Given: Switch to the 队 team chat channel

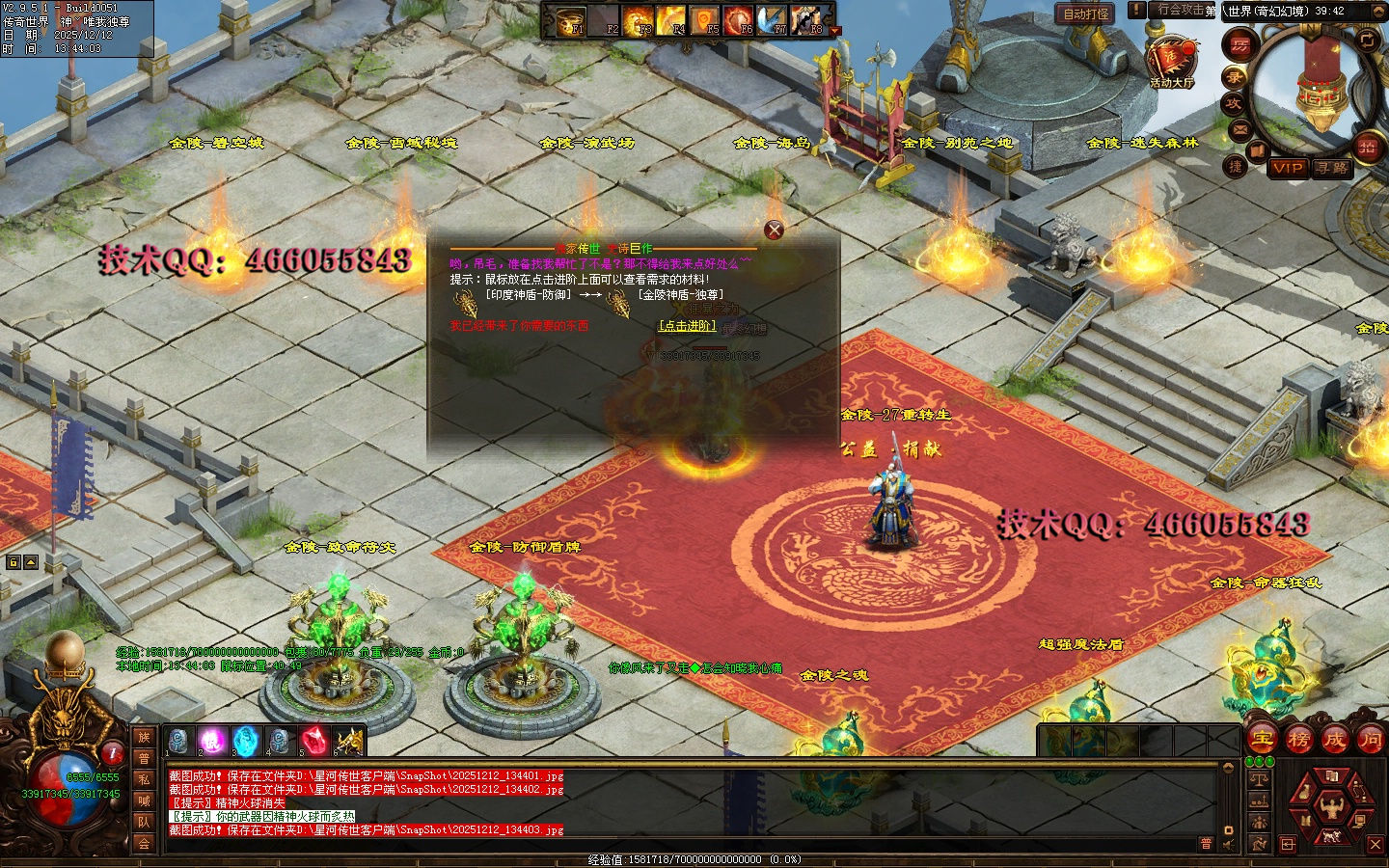Looking at the screenshot, I should [x=144, y=822].
